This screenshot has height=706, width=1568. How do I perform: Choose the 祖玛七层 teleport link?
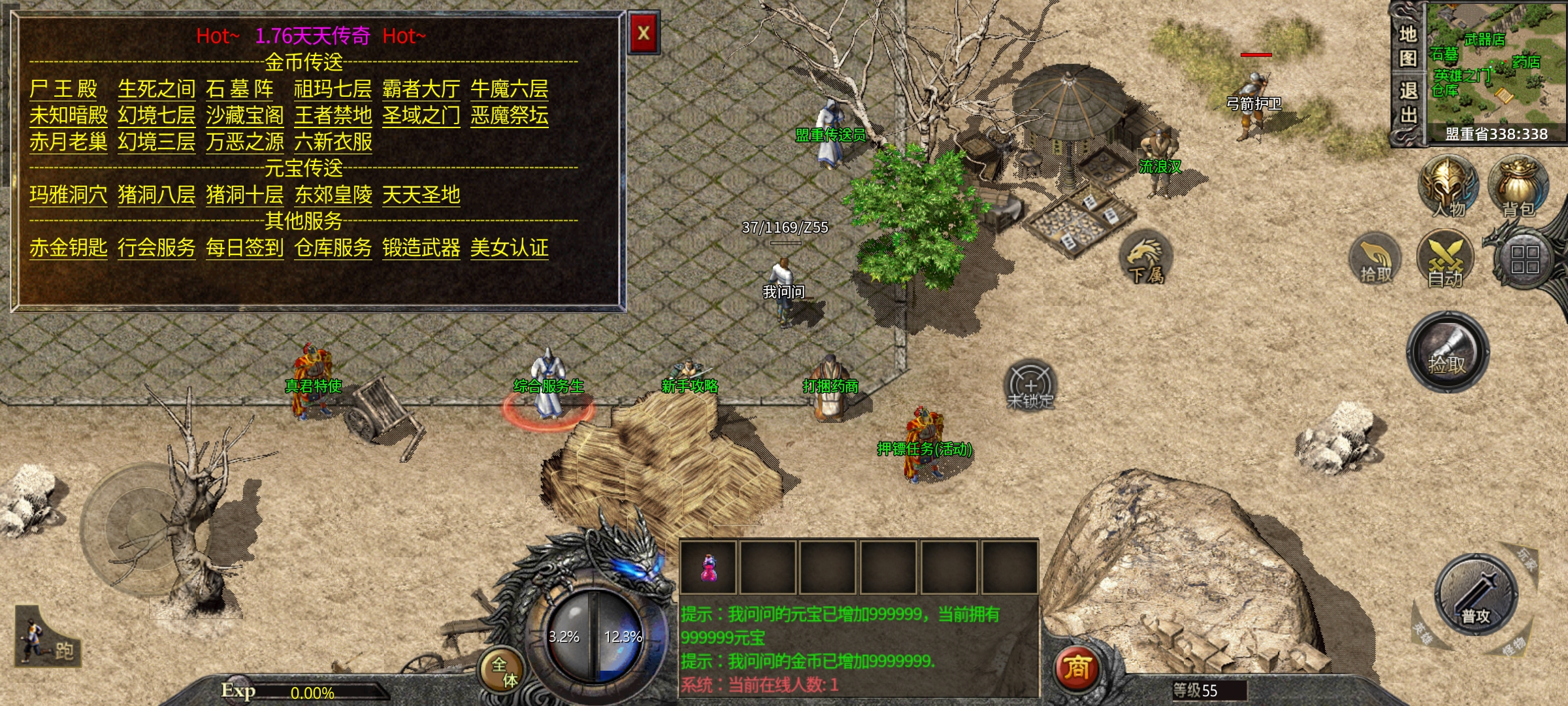tap(333, 89)
